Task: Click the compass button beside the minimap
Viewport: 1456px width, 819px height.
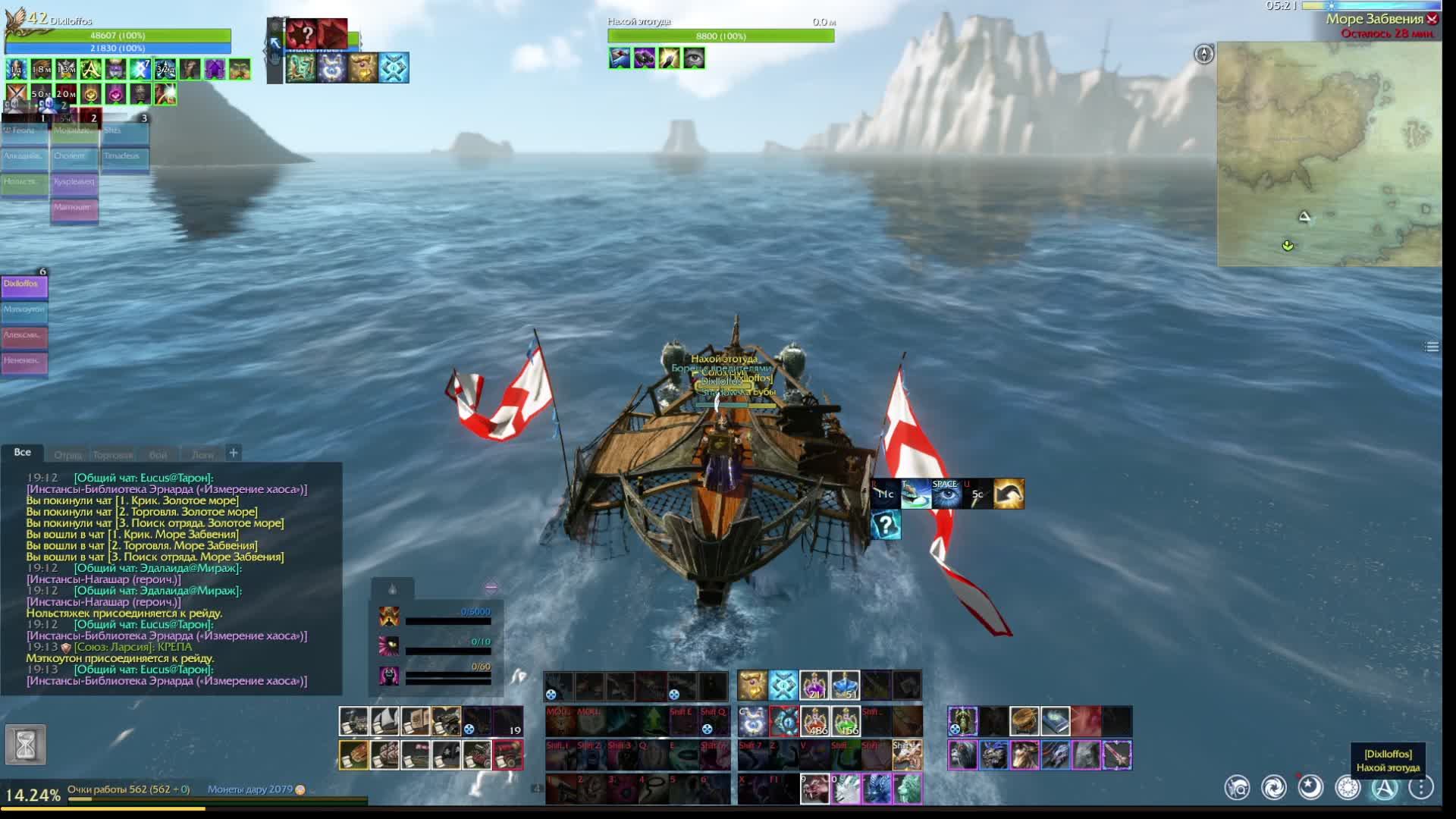Action: 1203,54
